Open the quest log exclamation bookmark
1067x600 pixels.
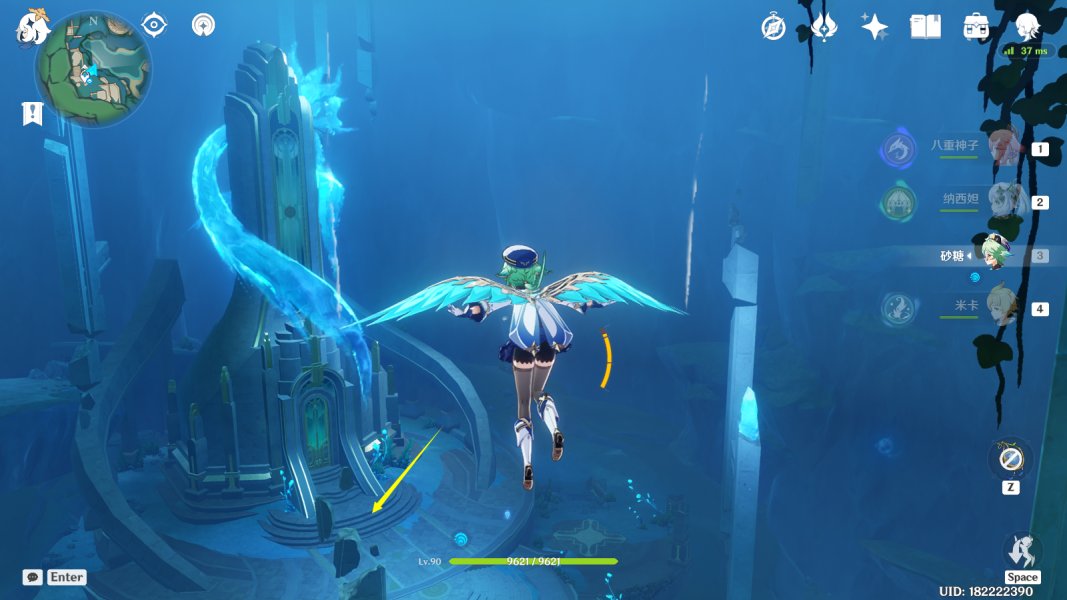(32, 113)
